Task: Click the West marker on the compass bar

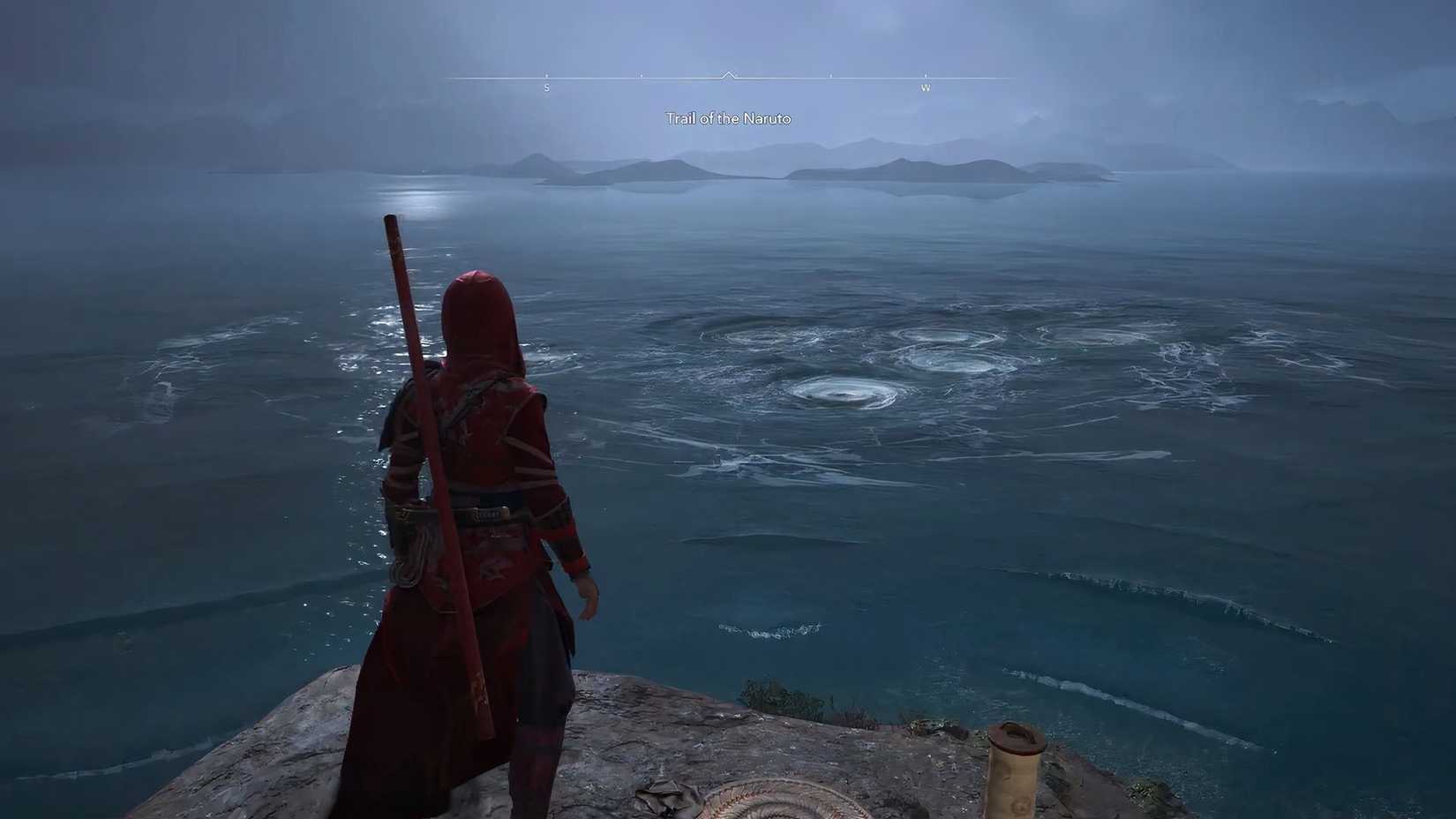Action: click(927, 88)
